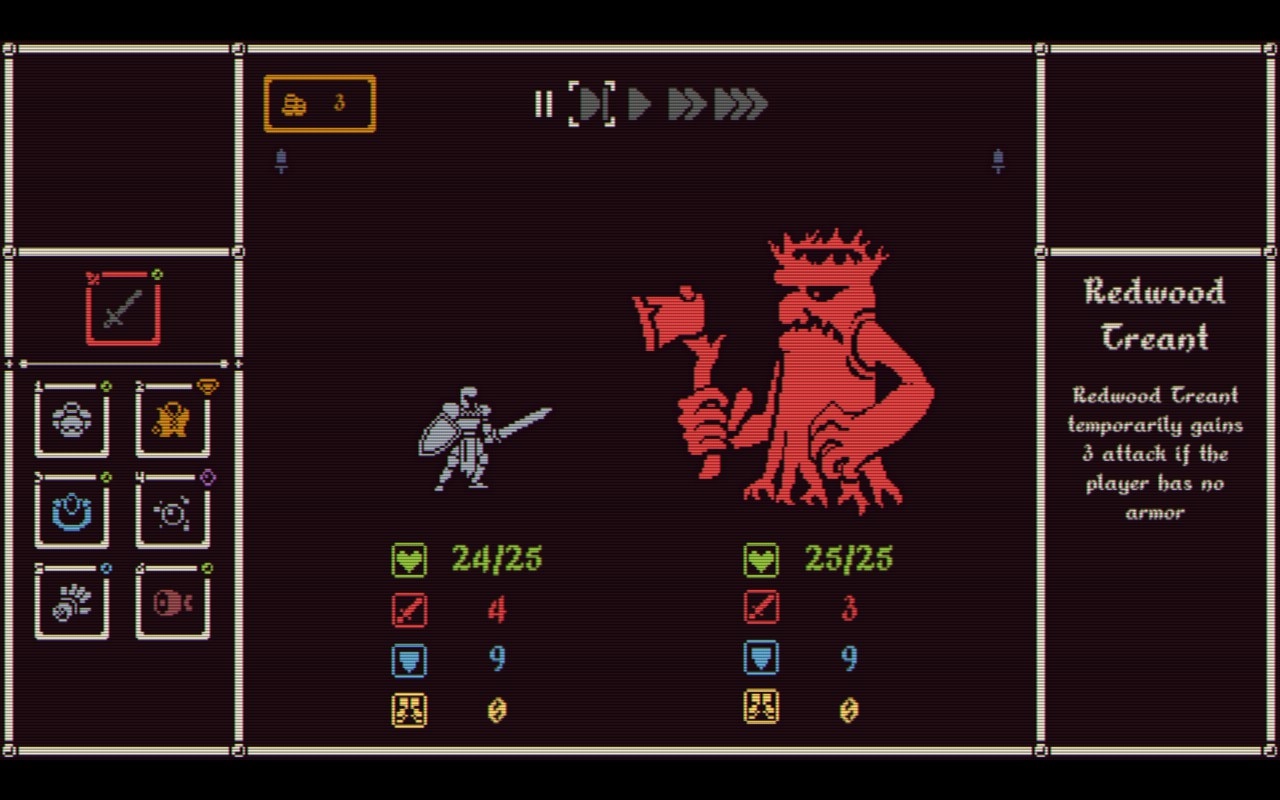Step the battle forward one turn
The width and height of the screenshot is (1280, 800).
(590, 105)
